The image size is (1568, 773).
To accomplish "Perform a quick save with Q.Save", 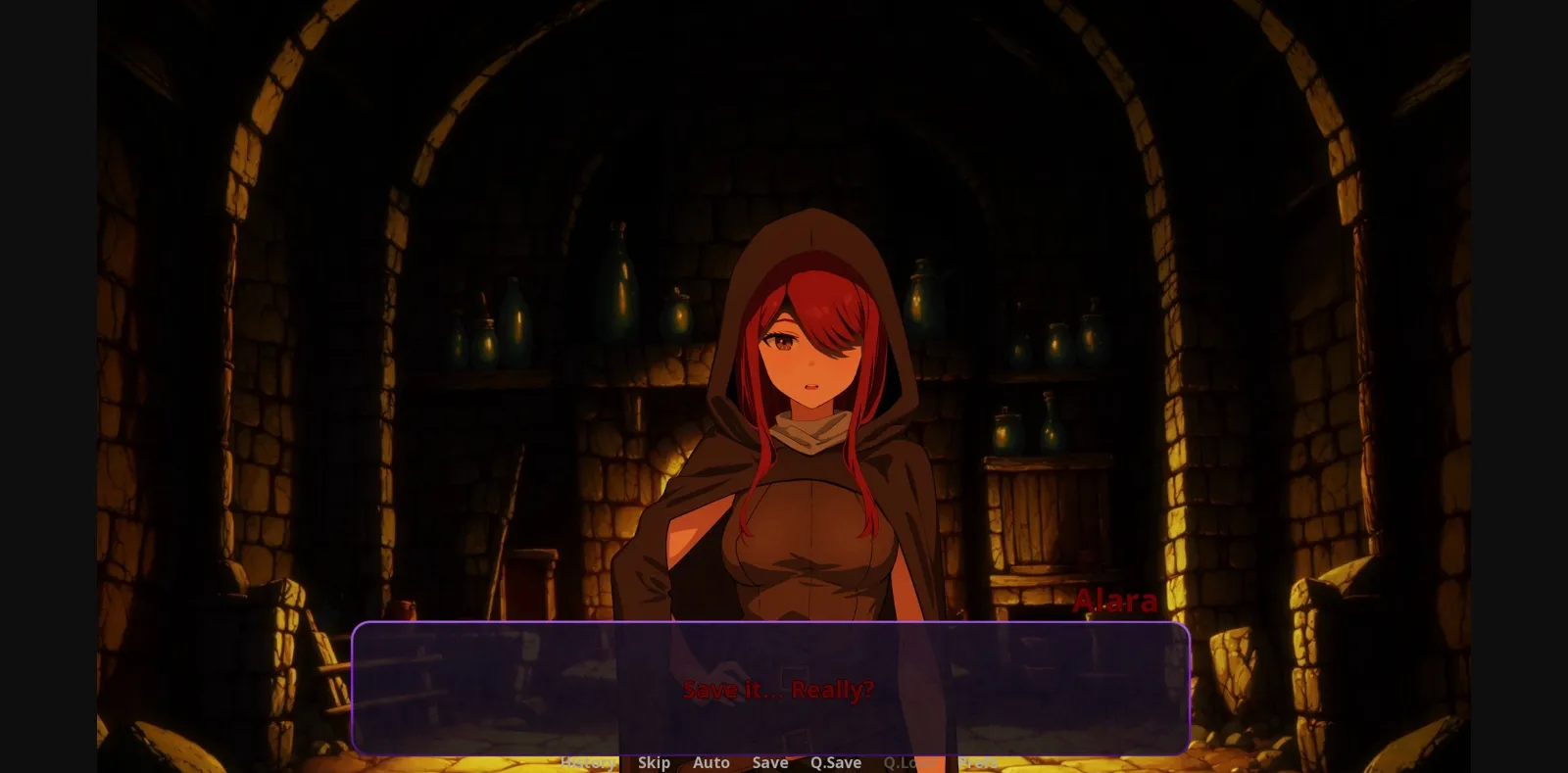I will click(x=835, y=762).
